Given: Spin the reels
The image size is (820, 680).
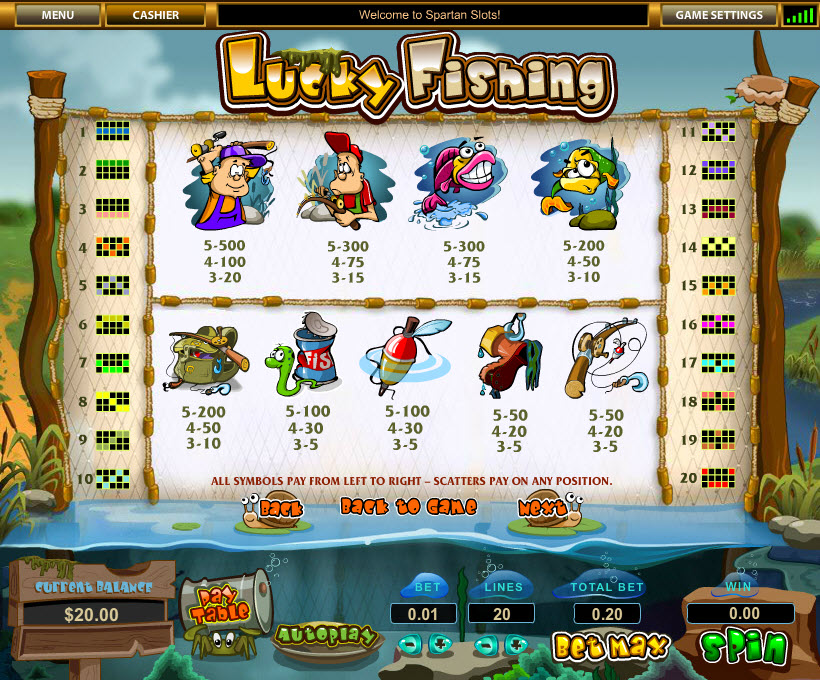Looking at the screenshot, I should pos(743,647).
